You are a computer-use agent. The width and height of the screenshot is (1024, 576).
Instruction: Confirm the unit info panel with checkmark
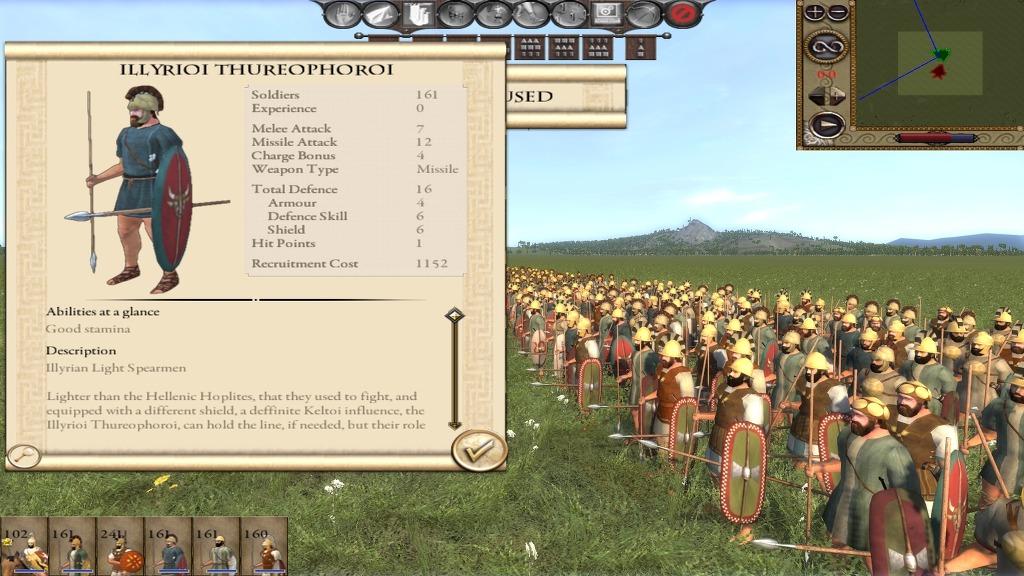click(479, 449)
